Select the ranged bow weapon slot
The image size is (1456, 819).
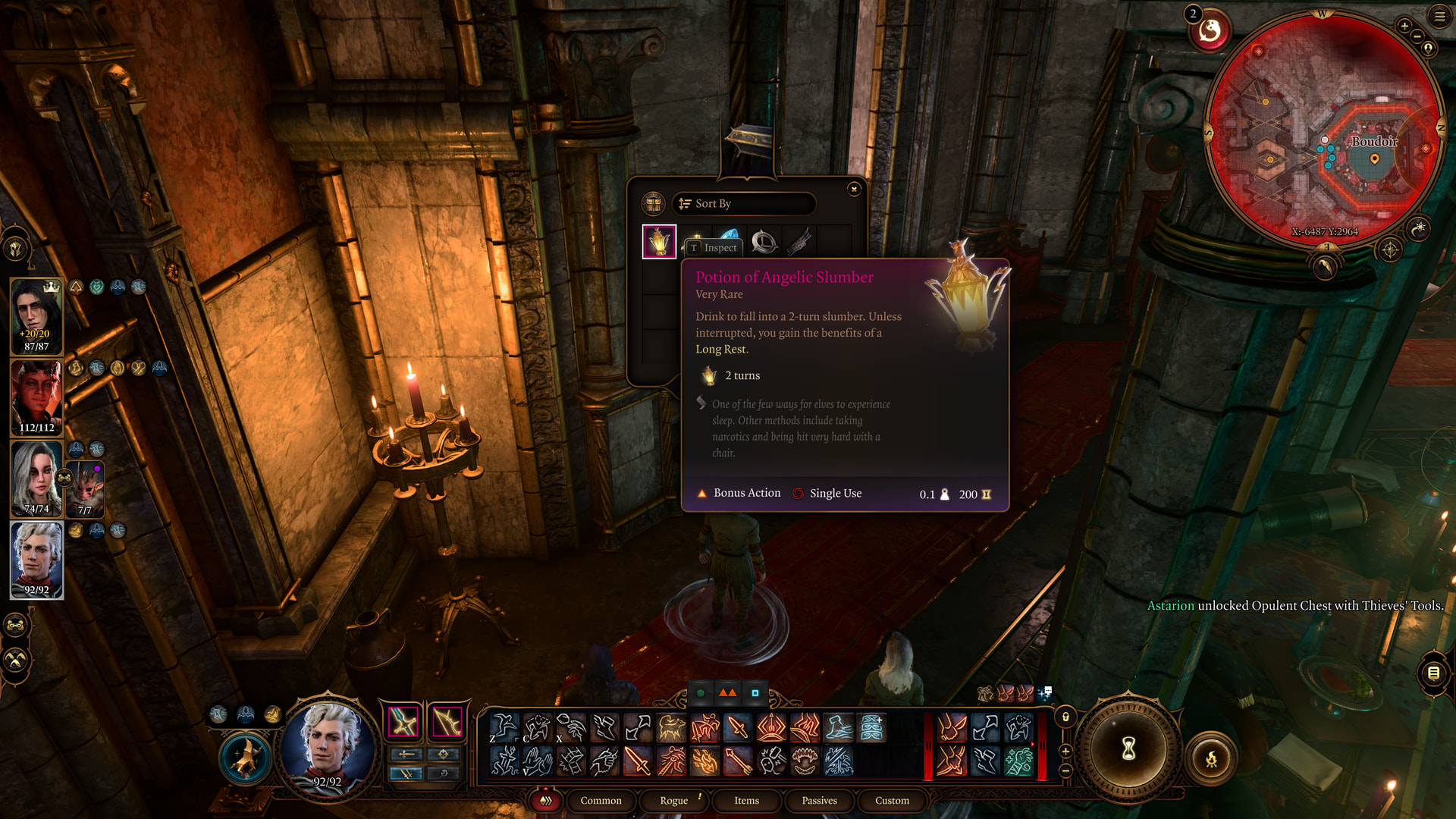coord(447,721)
